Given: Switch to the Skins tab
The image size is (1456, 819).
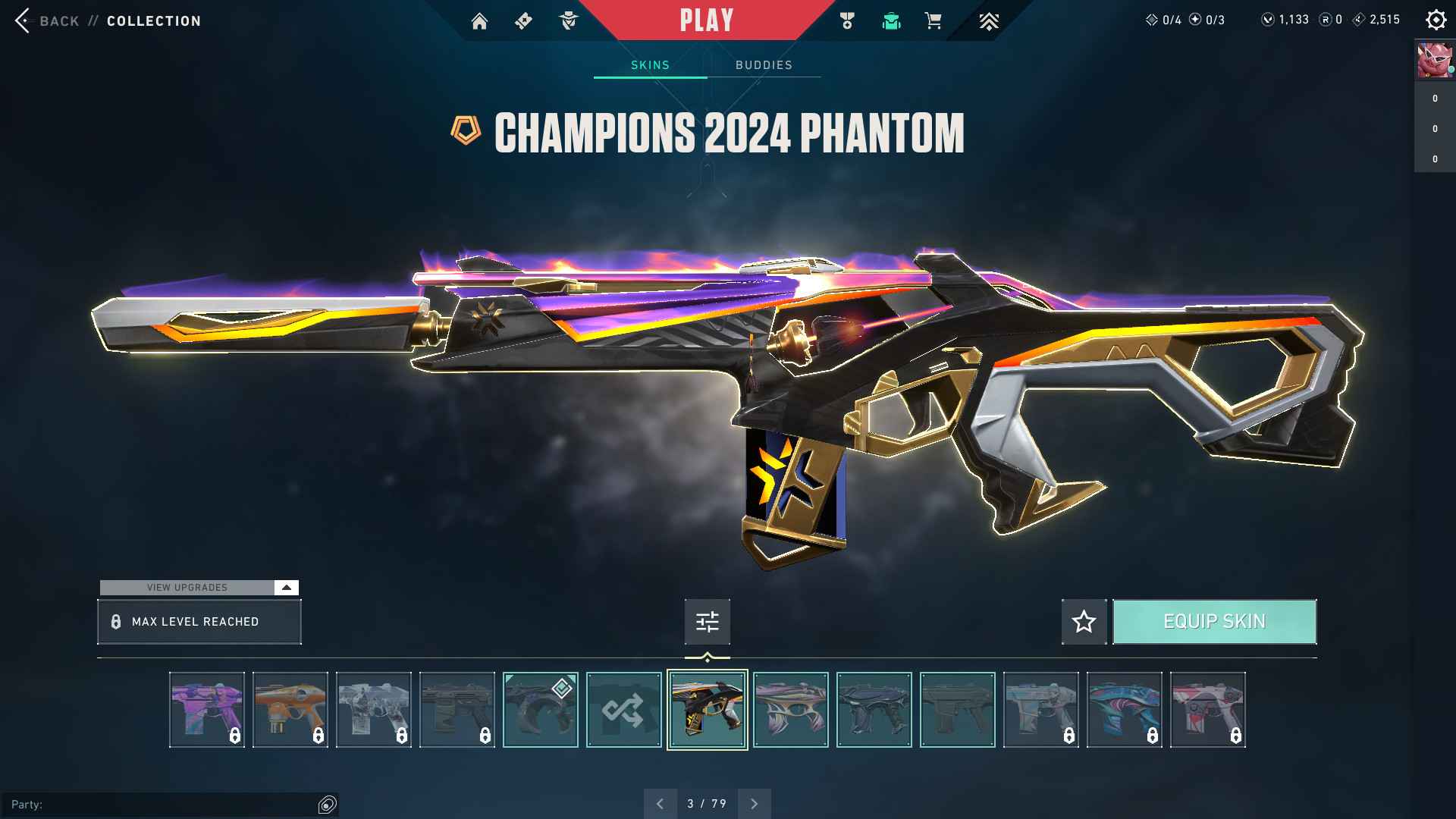Looking at the screenshot, I should coord(650,65).
